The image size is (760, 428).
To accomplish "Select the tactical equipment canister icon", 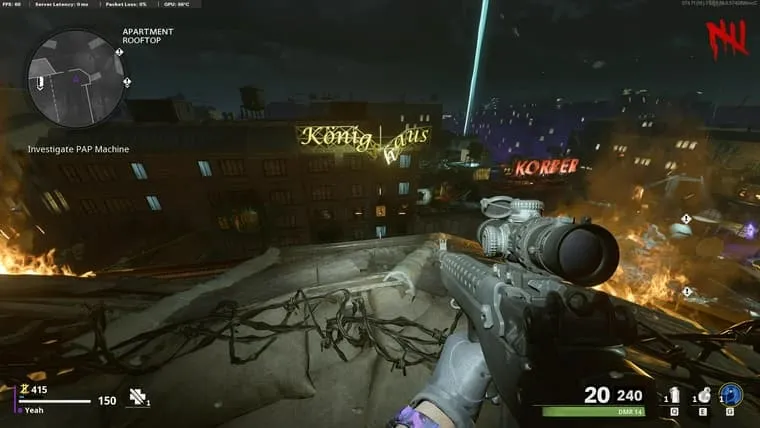I will pyautogui.click(x=671, y=395).
